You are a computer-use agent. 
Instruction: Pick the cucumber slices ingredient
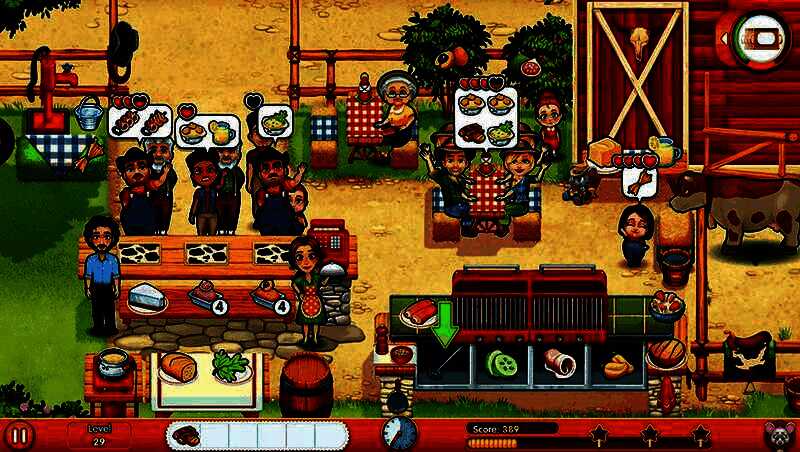tap(498, 362)
